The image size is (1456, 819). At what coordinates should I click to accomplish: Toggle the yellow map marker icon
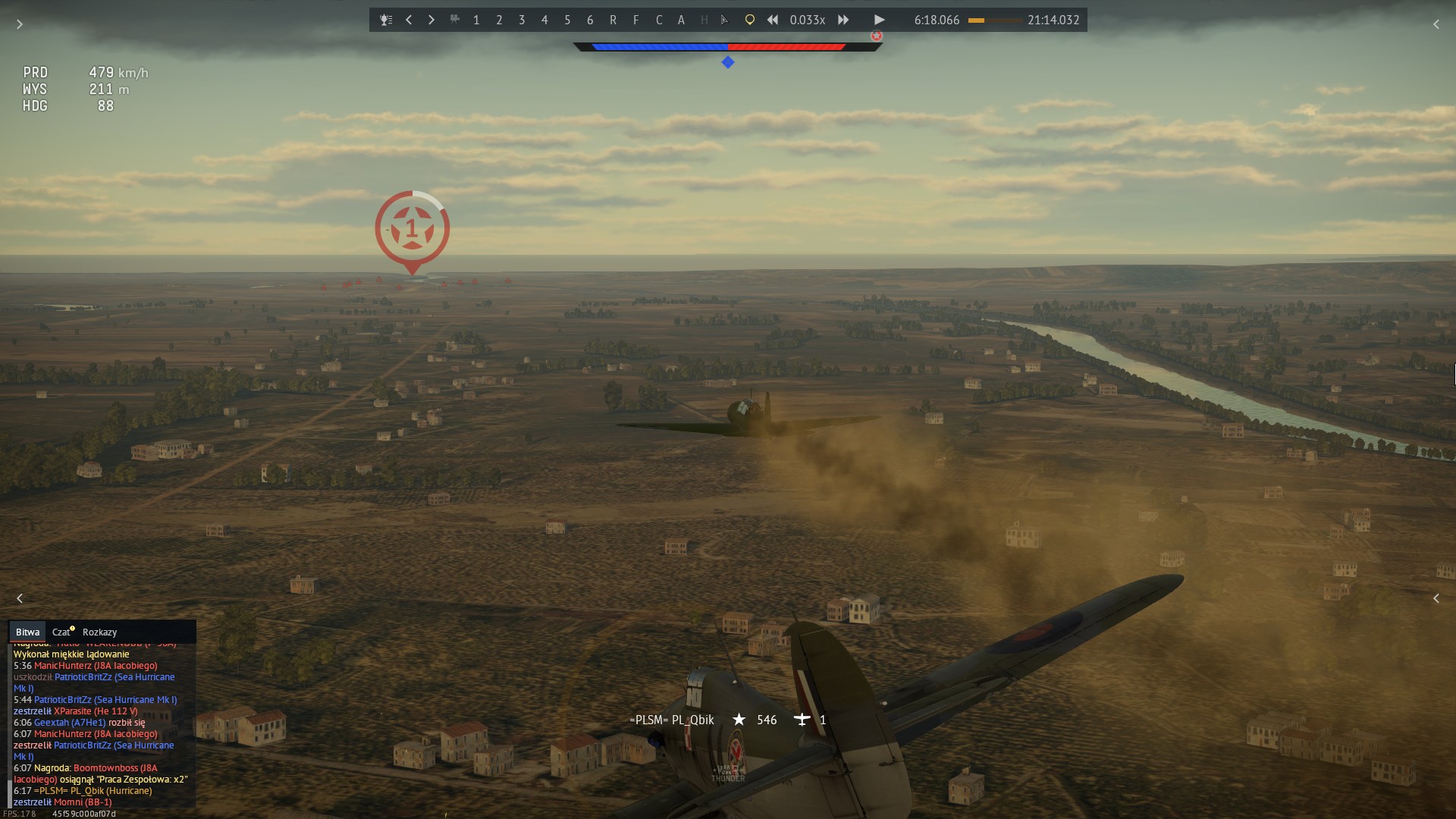click(x=749, y=20)
